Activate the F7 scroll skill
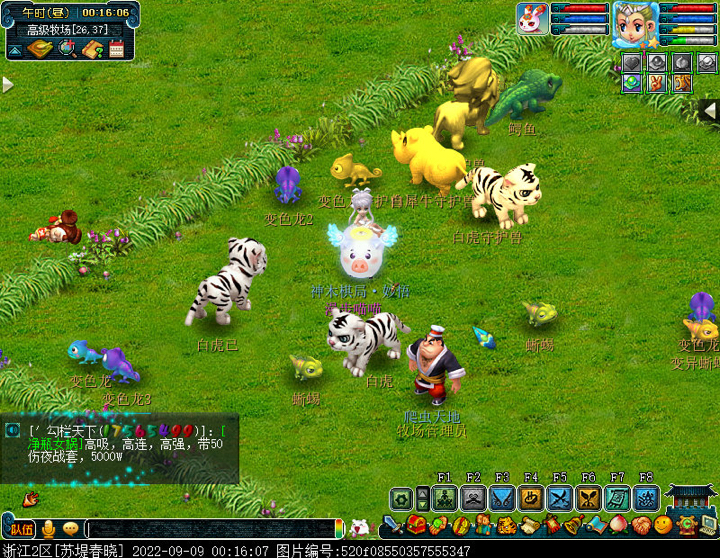The width and height of the screenshot is (720, 558). (x=617, y=498)
